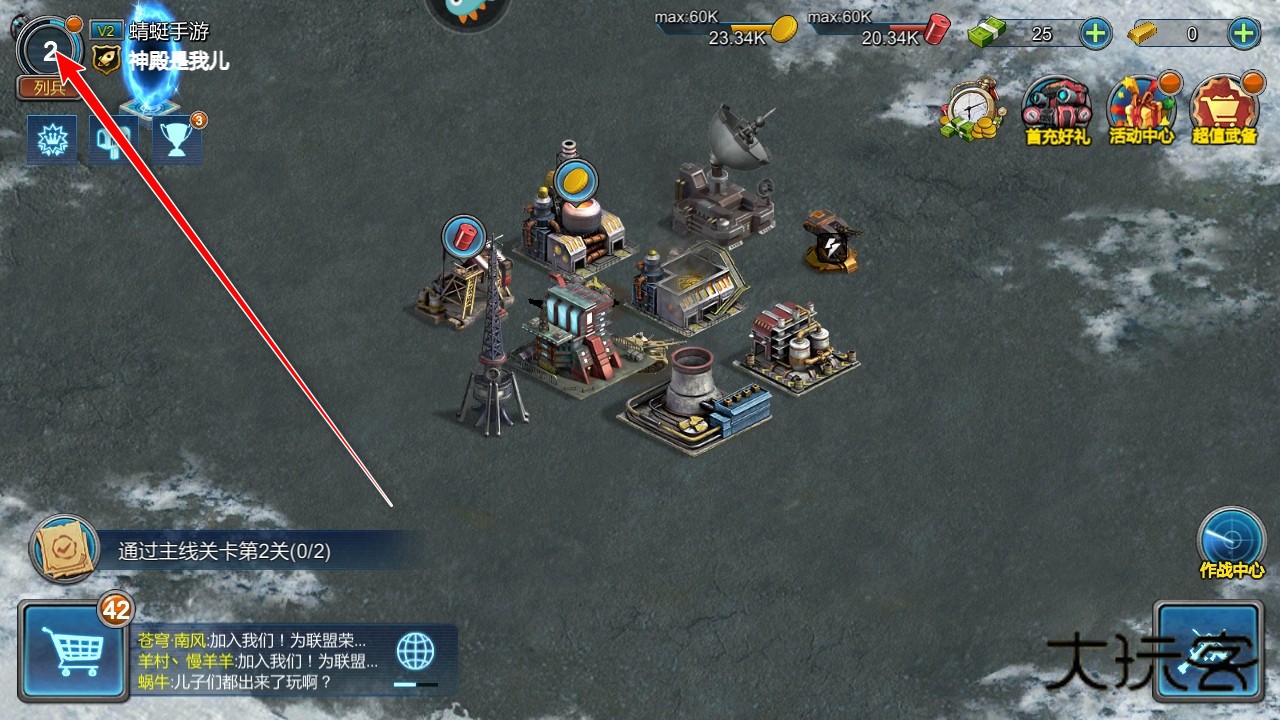
Task: Tap the V2 VIP badge
Action: [105, 31]
